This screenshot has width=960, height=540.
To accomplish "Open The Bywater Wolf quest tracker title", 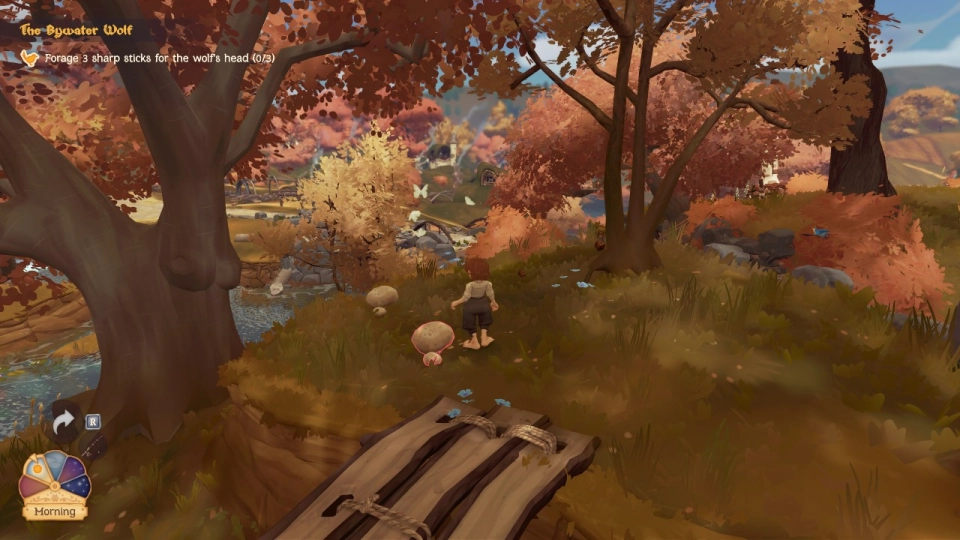I will pos(77,31).
